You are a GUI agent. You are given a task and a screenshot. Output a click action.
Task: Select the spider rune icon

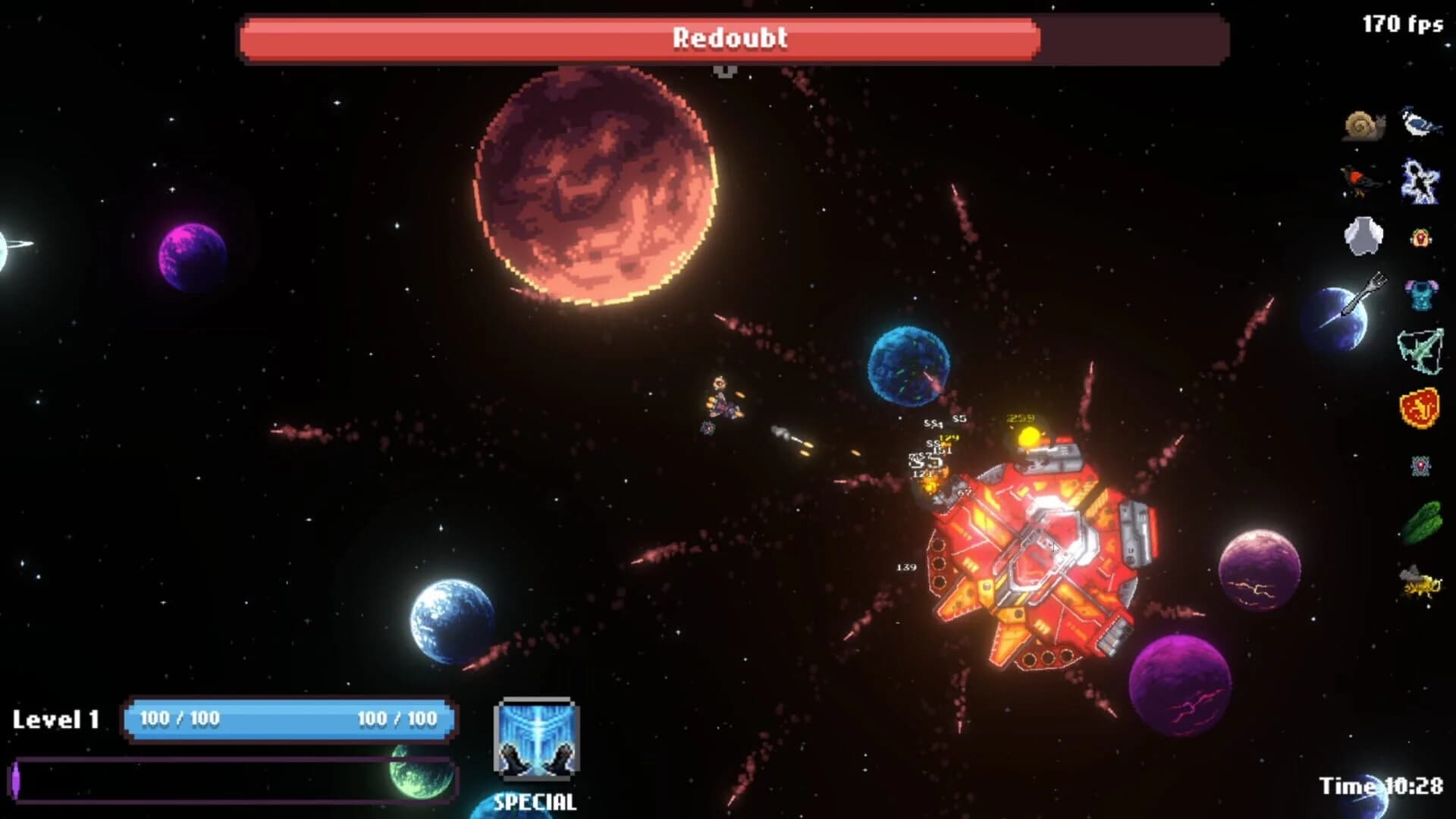[1420, 466]
